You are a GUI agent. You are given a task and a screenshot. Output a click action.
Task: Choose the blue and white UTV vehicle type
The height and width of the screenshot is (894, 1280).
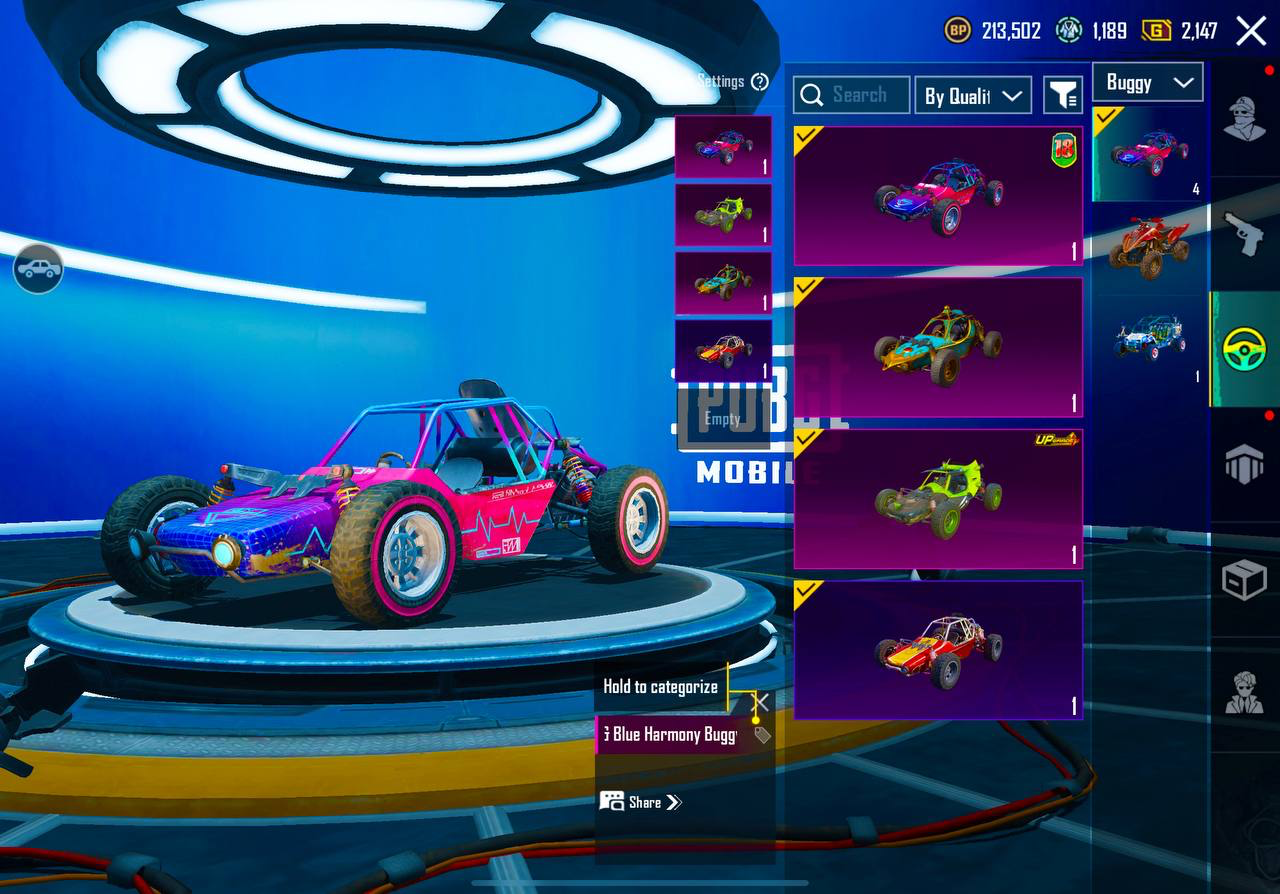1148,340
